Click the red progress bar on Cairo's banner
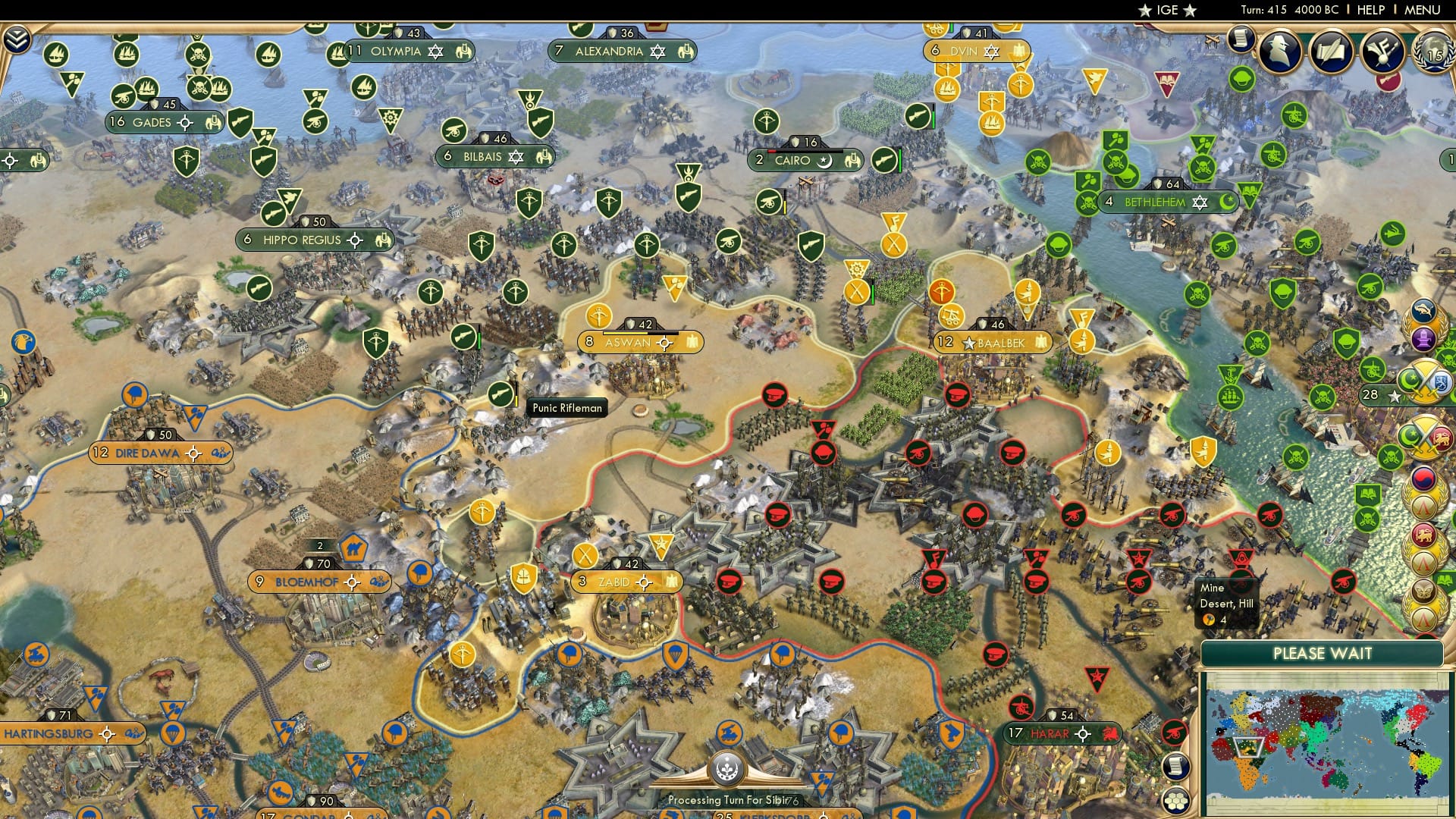1456x819 pixels. (x=772, y=151)
